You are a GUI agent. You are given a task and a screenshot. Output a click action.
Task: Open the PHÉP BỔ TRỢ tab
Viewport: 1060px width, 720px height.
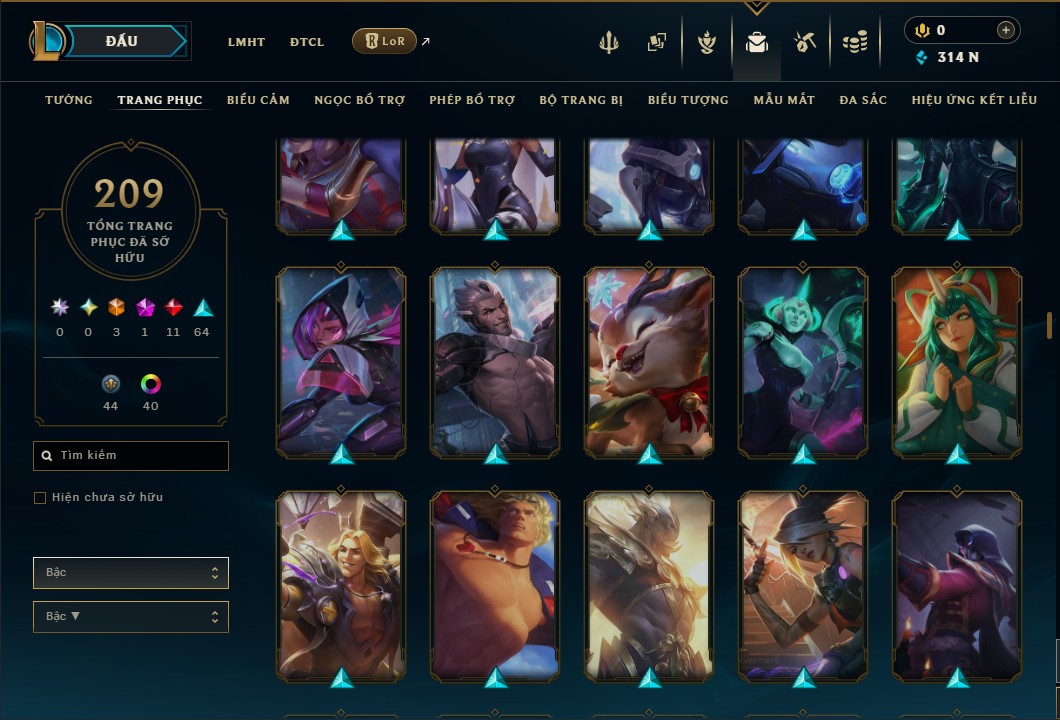tap(472, 100)
